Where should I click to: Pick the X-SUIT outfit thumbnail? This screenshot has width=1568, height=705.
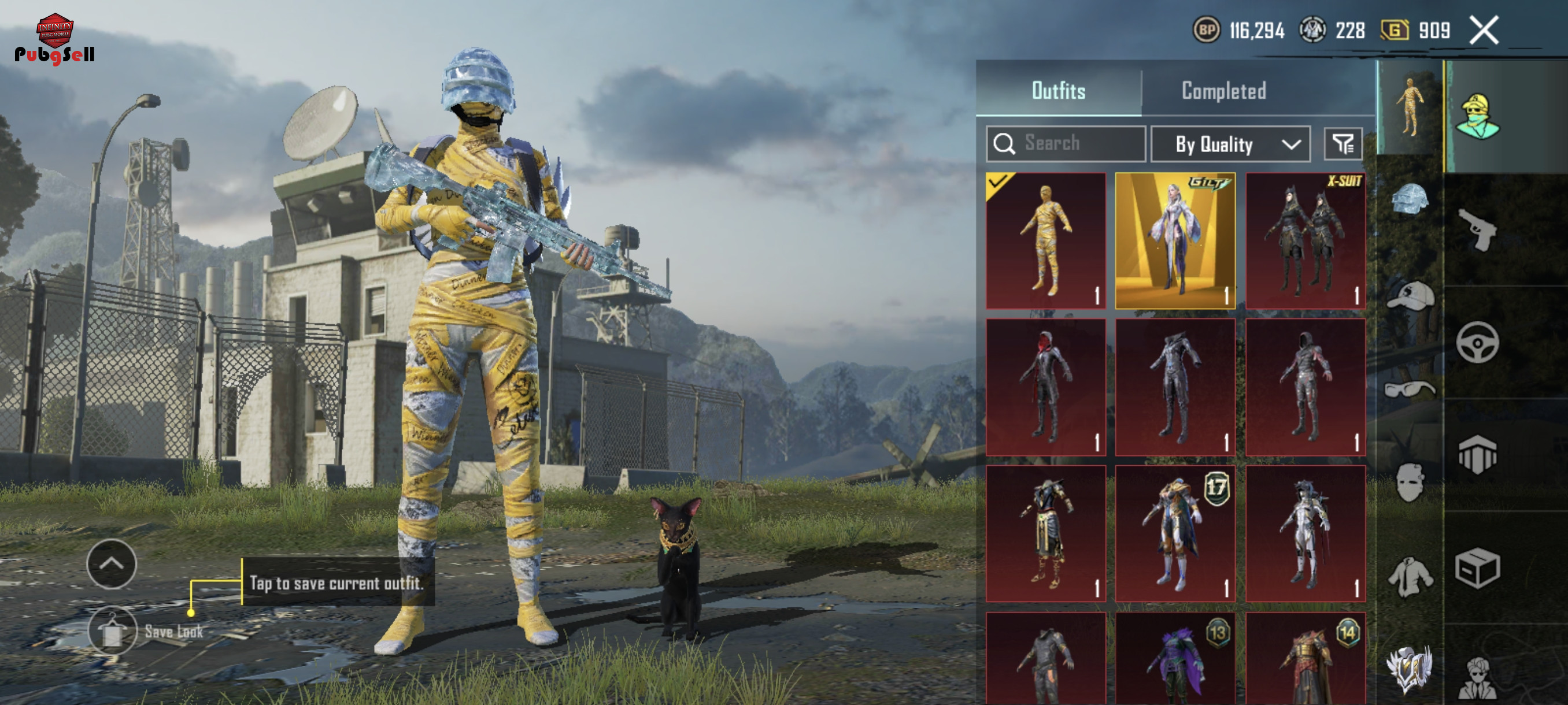pyautogui.click(x=1305, y=241)
